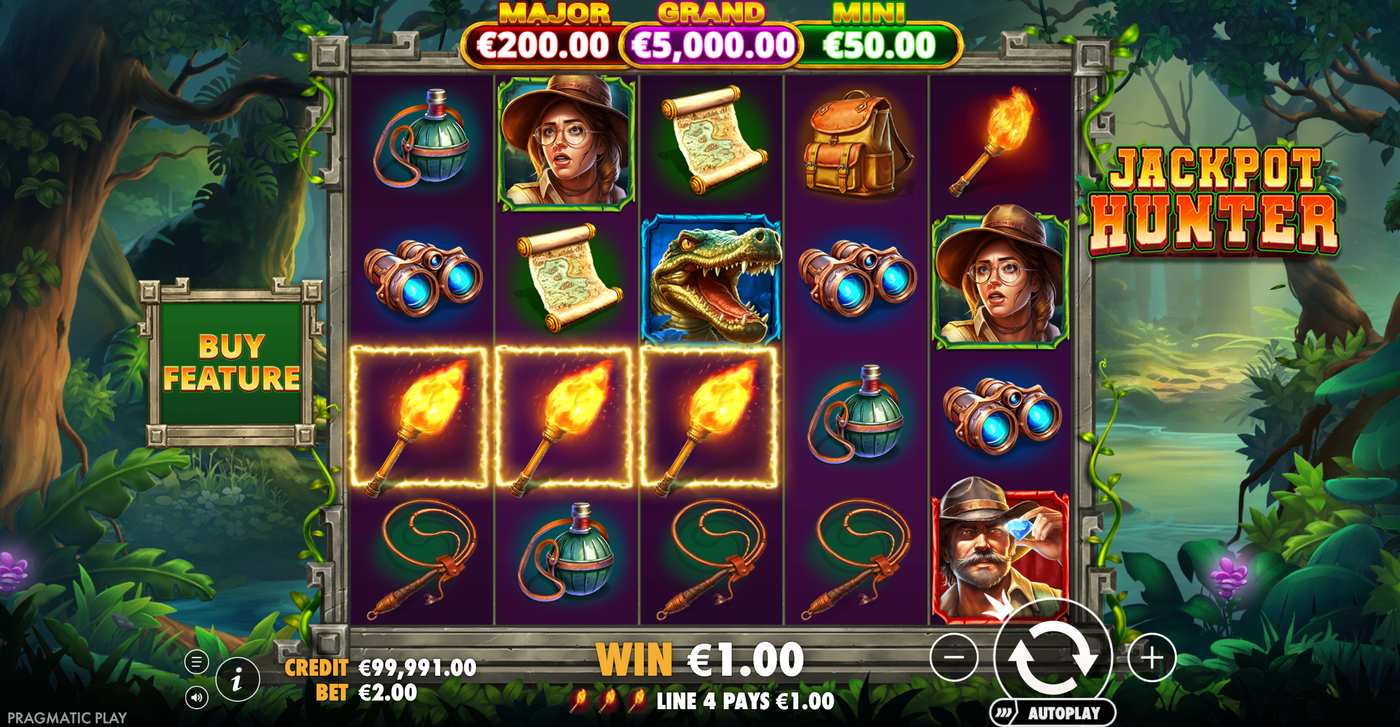This screenshot has width=1400, height=727.
Task: Click the Pragmatic Play label
Action: click(x=65, y=716)
